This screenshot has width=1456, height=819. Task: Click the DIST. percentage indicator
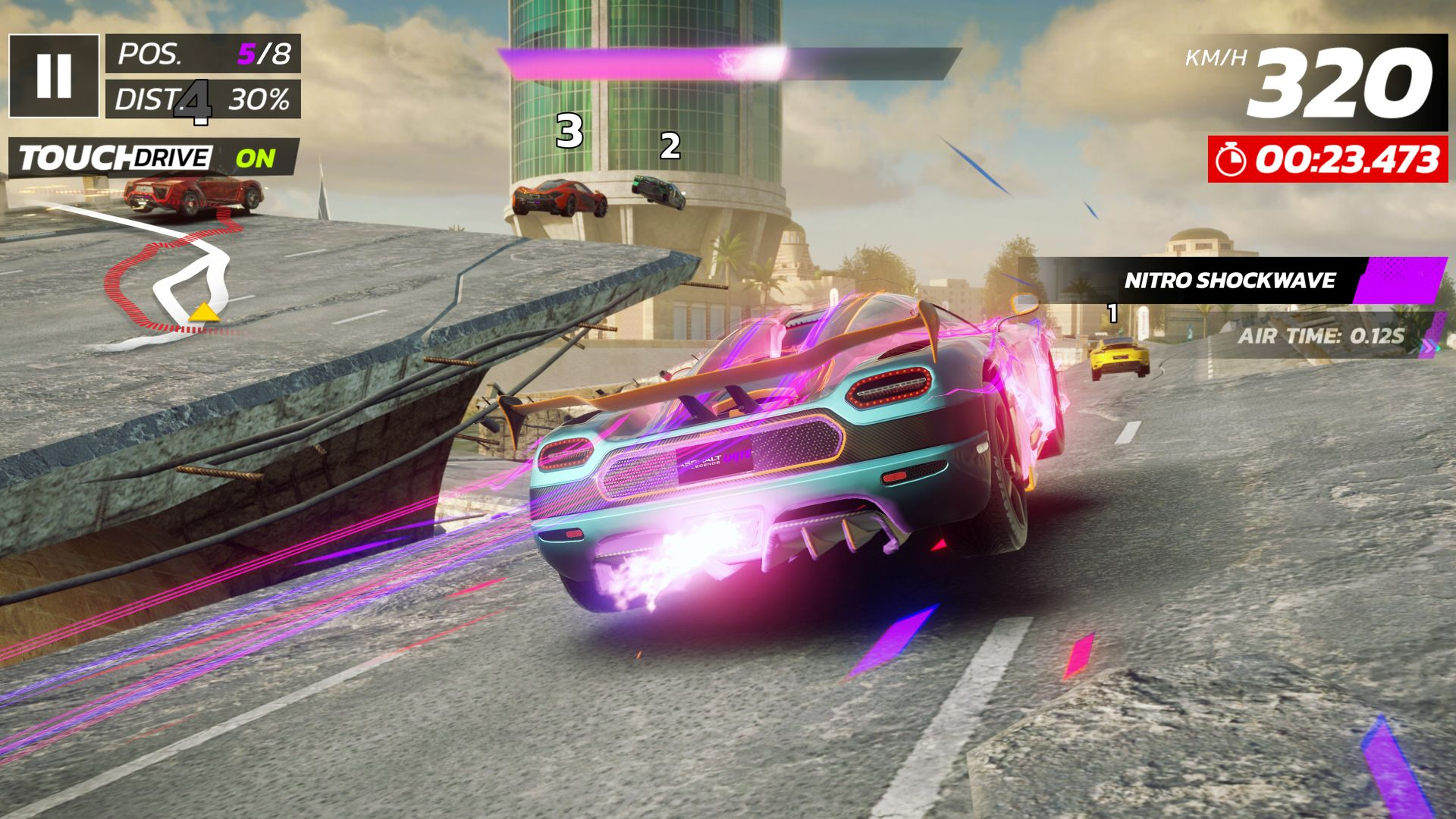[258, 99]
